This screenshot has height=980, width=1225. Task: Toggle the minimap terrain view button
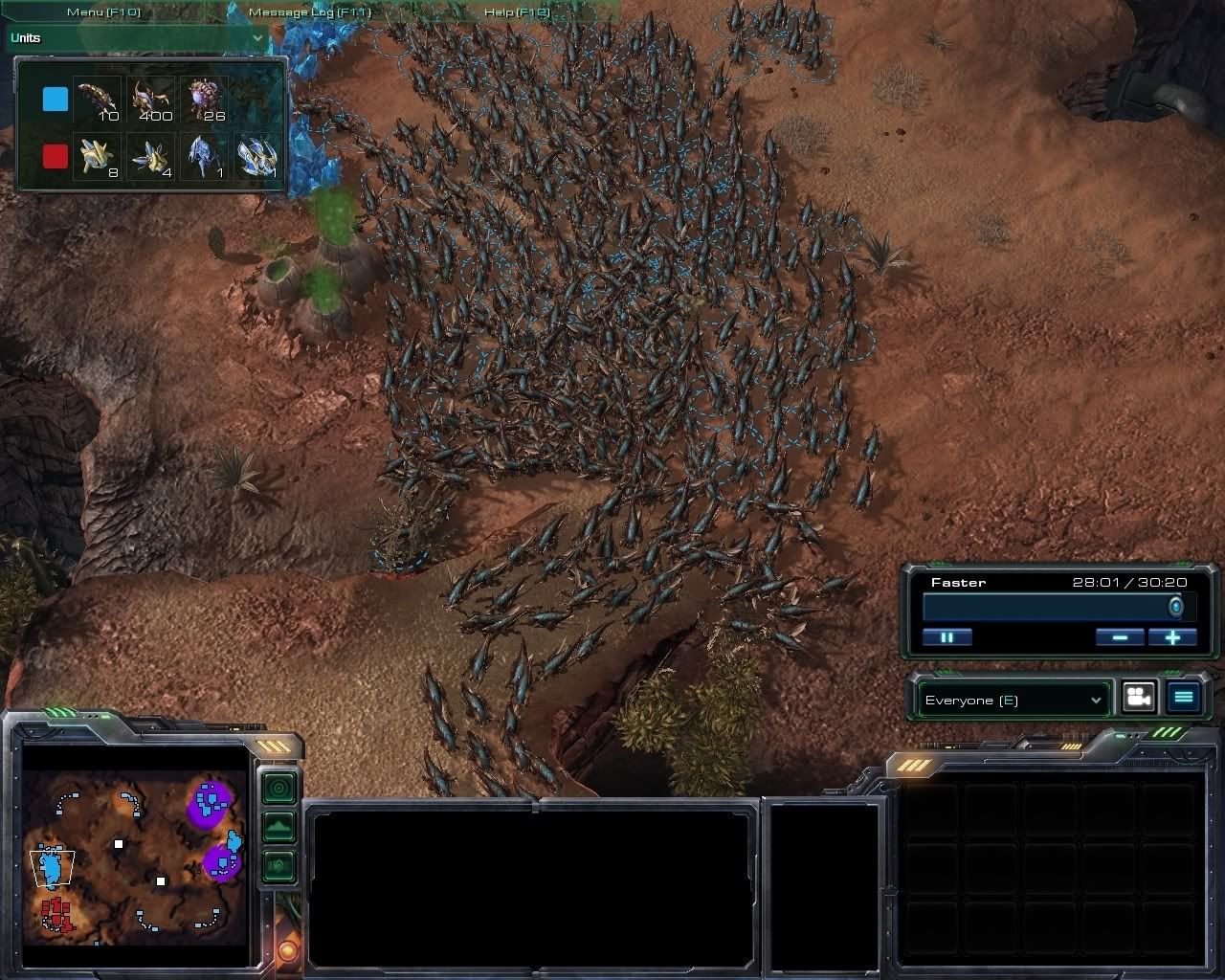point(278,826)
